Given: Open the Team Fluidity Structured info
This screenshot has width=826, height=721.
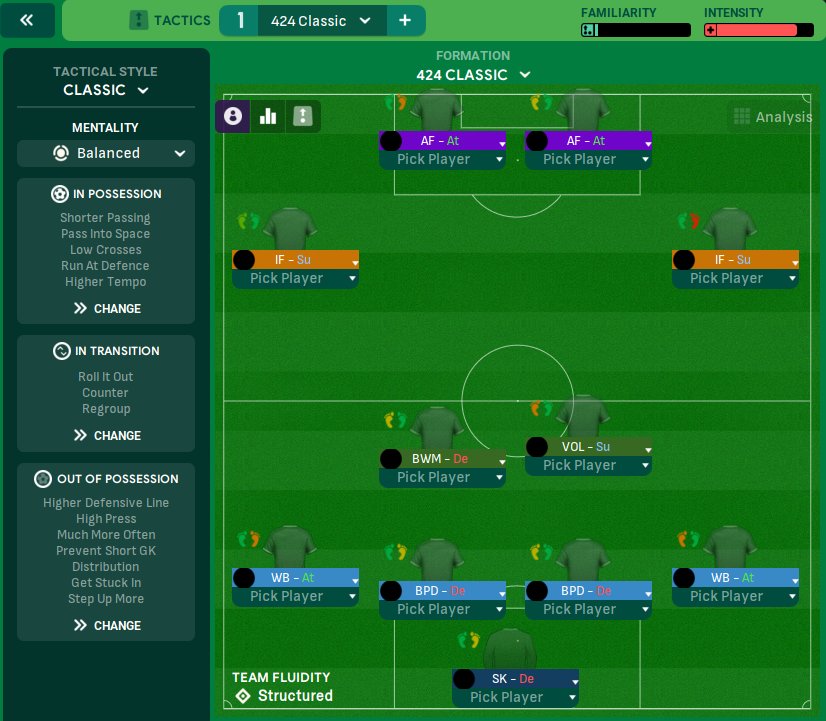Looking at the screenshot, I should pos(284,687).
